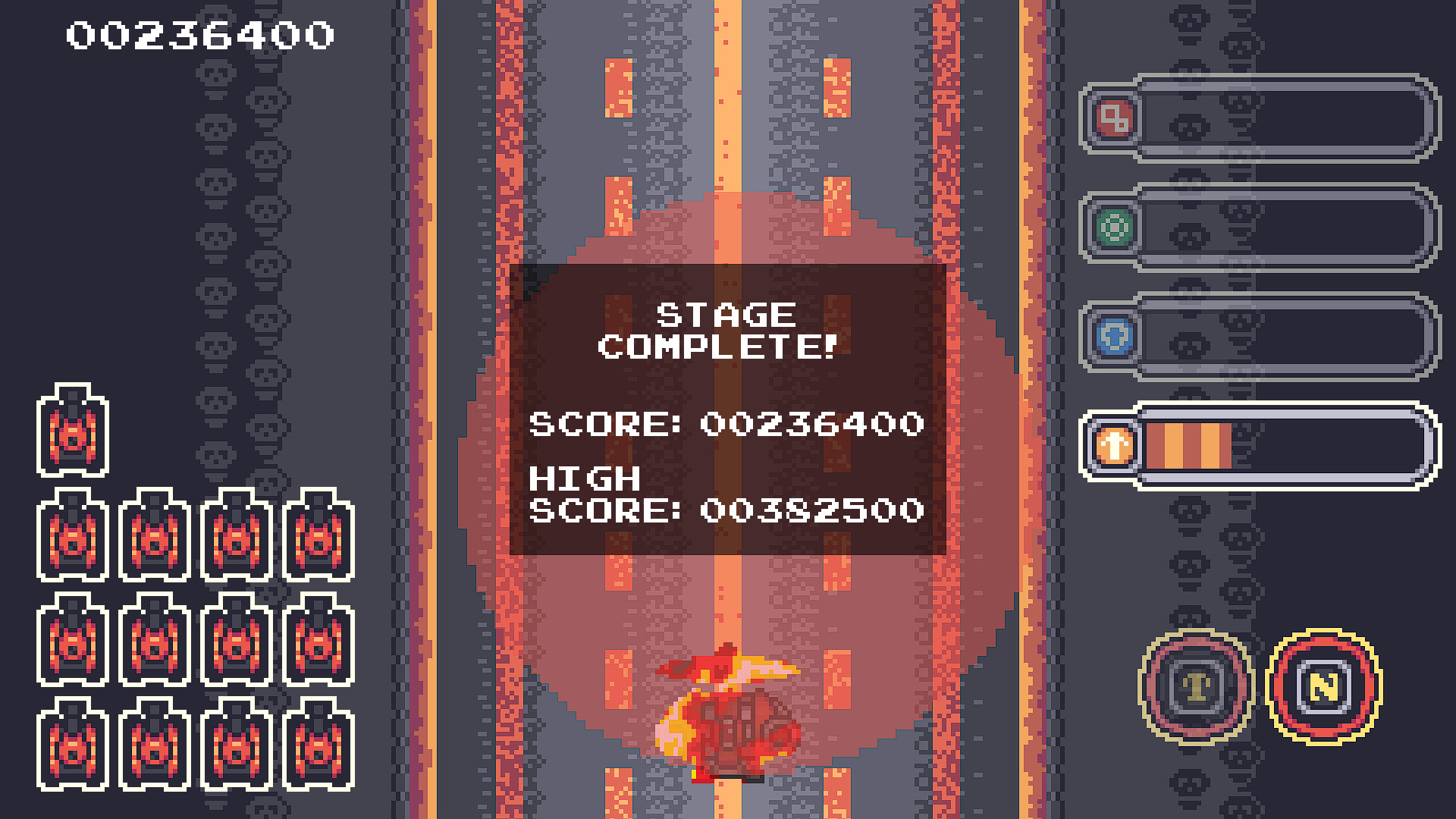The width and height of the screenshot is (1456, 819).
Task: Click the SCORE: 00236400 line in dialog
Action: click(728, 425)
